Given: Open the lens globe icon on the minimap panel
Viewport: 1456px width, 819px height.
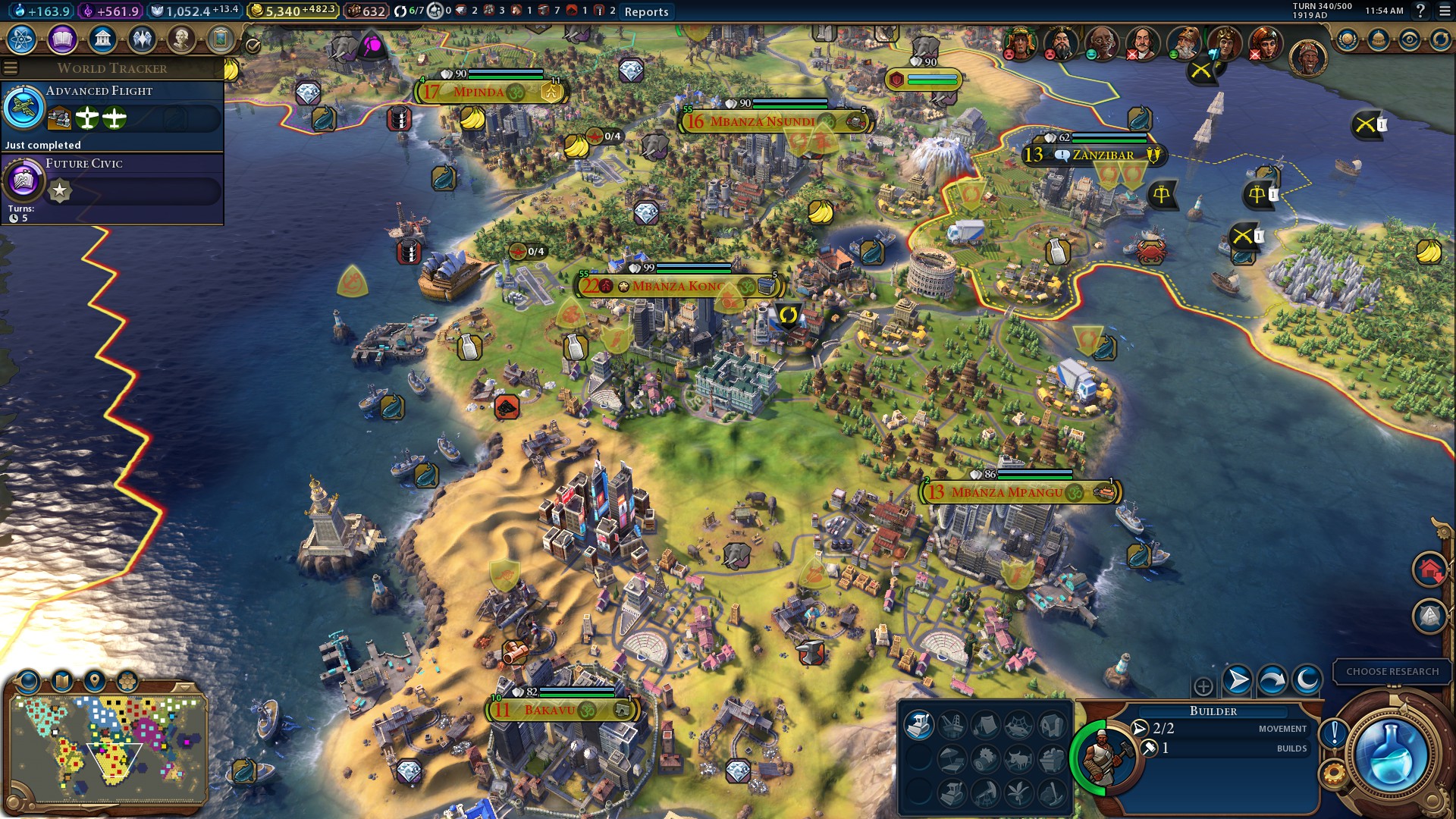Looking at the screenshot, I should point(27,680).
